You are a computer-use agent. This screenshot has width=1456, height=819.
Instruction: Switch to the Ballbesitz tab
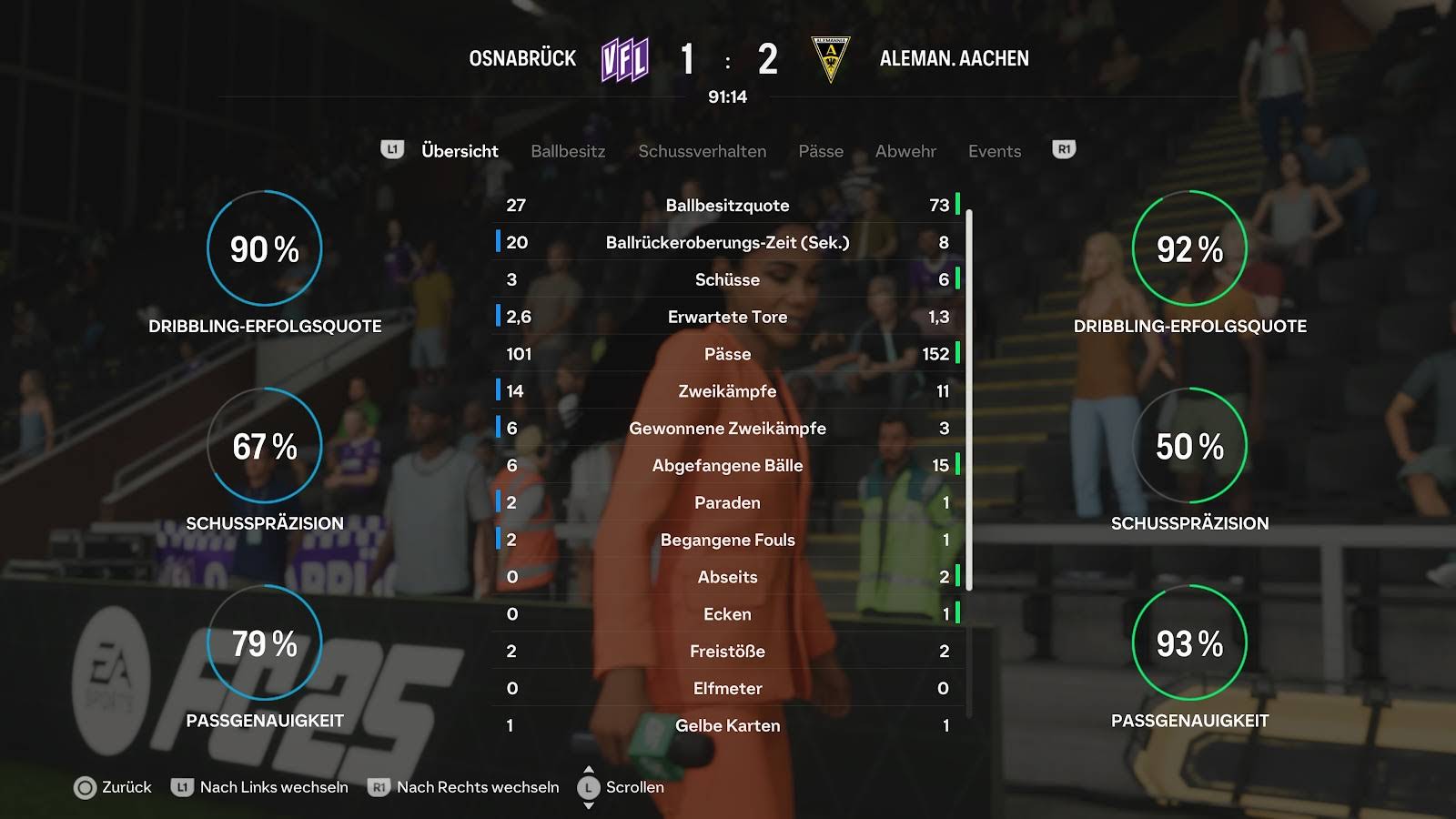tap(568, 151)
